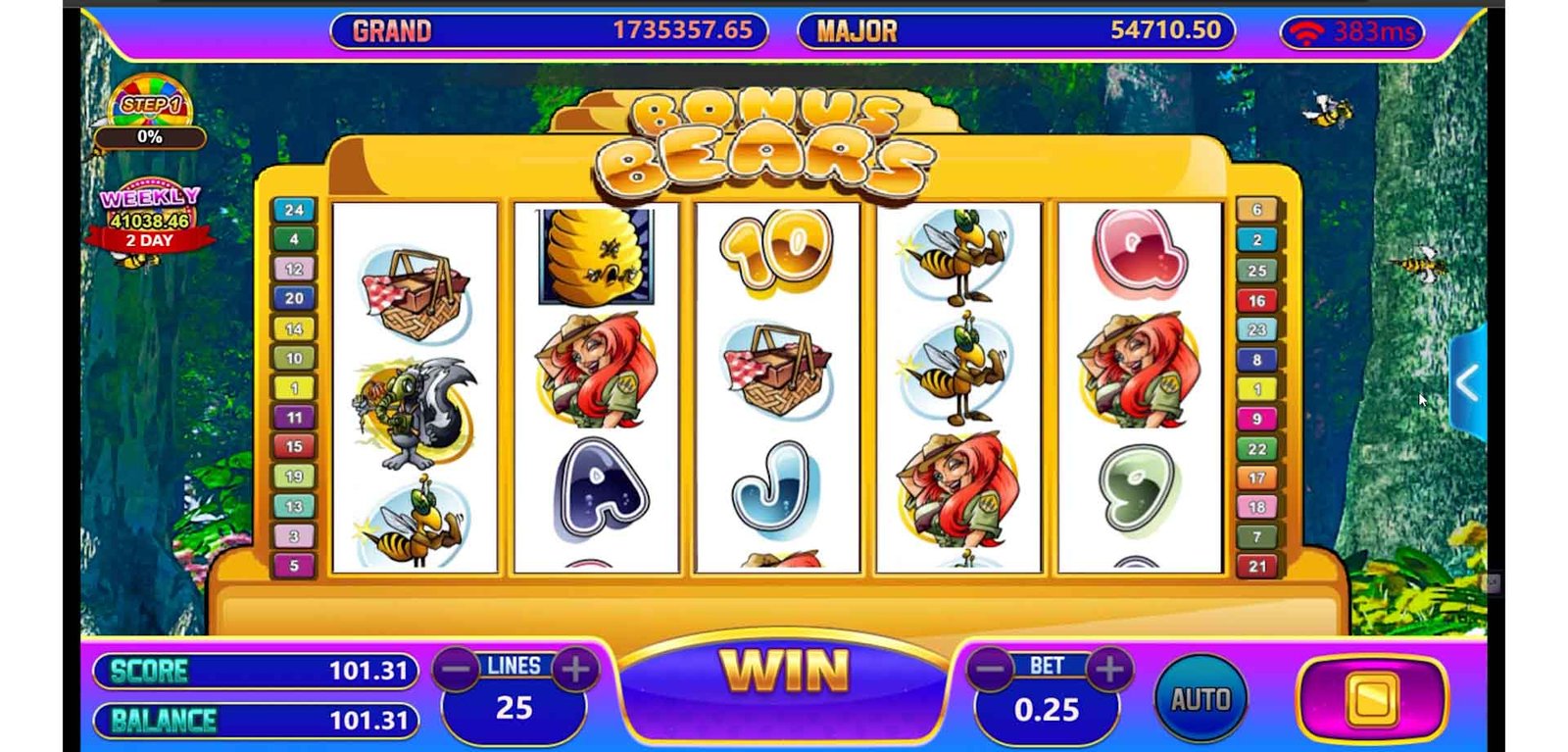Choose payline 5 marker
The image size is (1568, 752).
(294, 566)
